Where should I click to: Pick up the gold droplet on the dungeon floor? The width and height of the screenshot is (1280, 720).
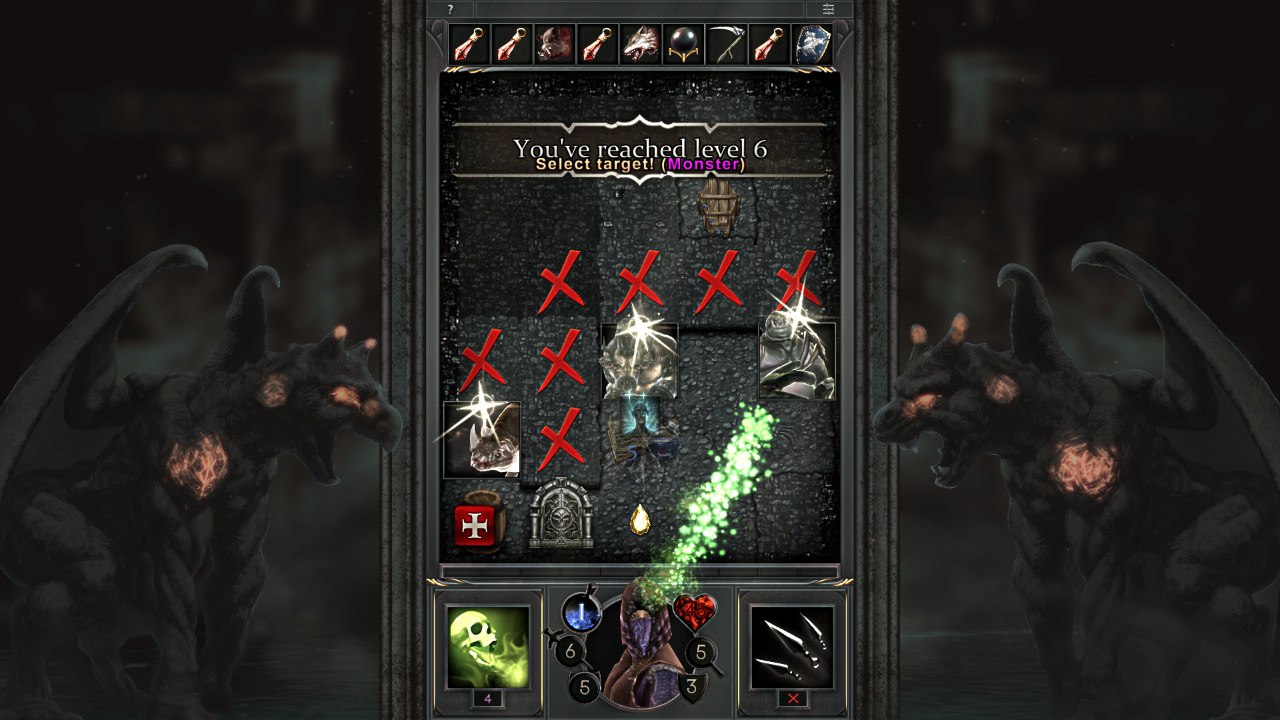click(x=639, y=520)
